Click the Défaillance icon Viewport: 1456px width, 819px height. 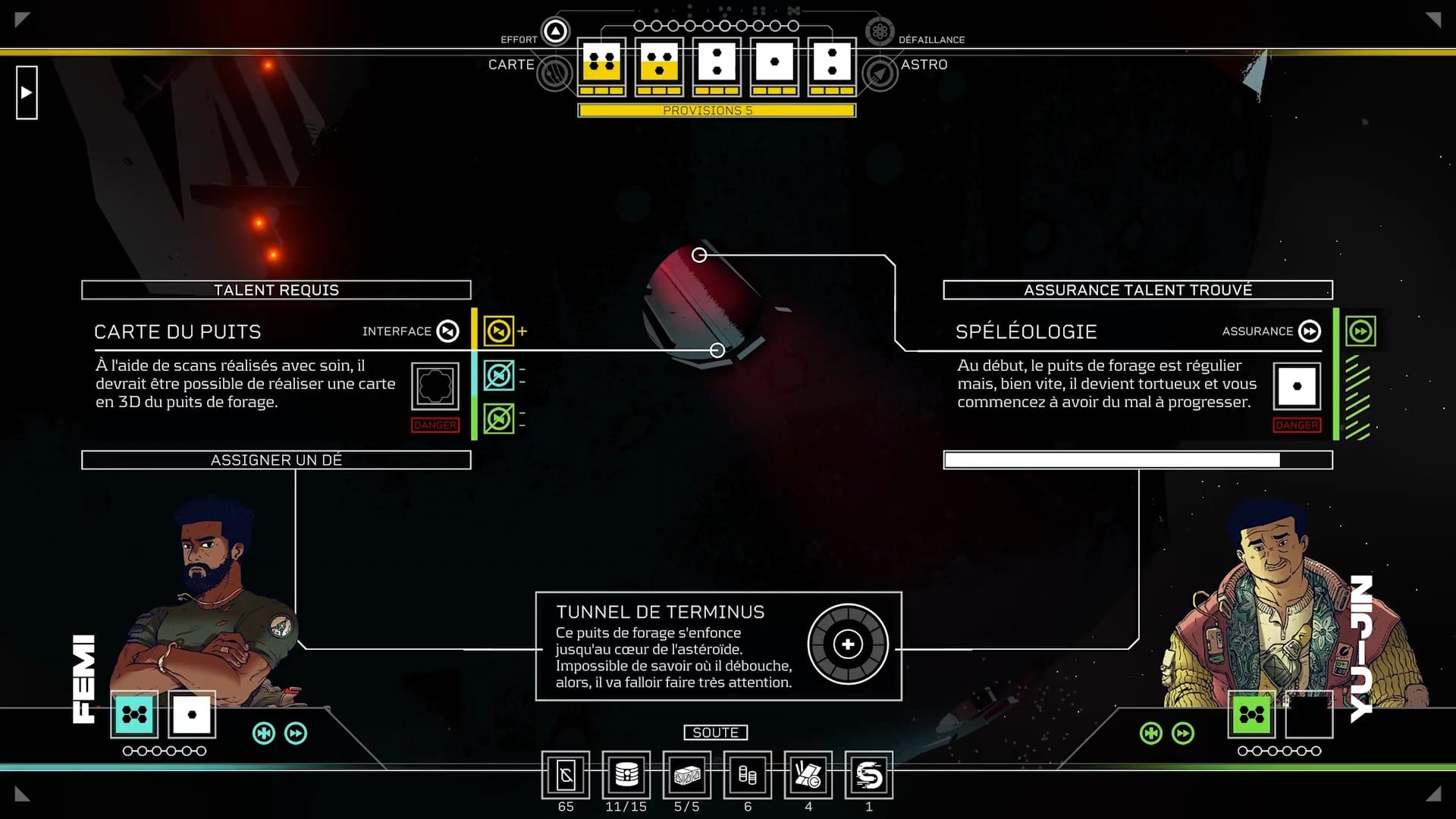click(880, 31)
